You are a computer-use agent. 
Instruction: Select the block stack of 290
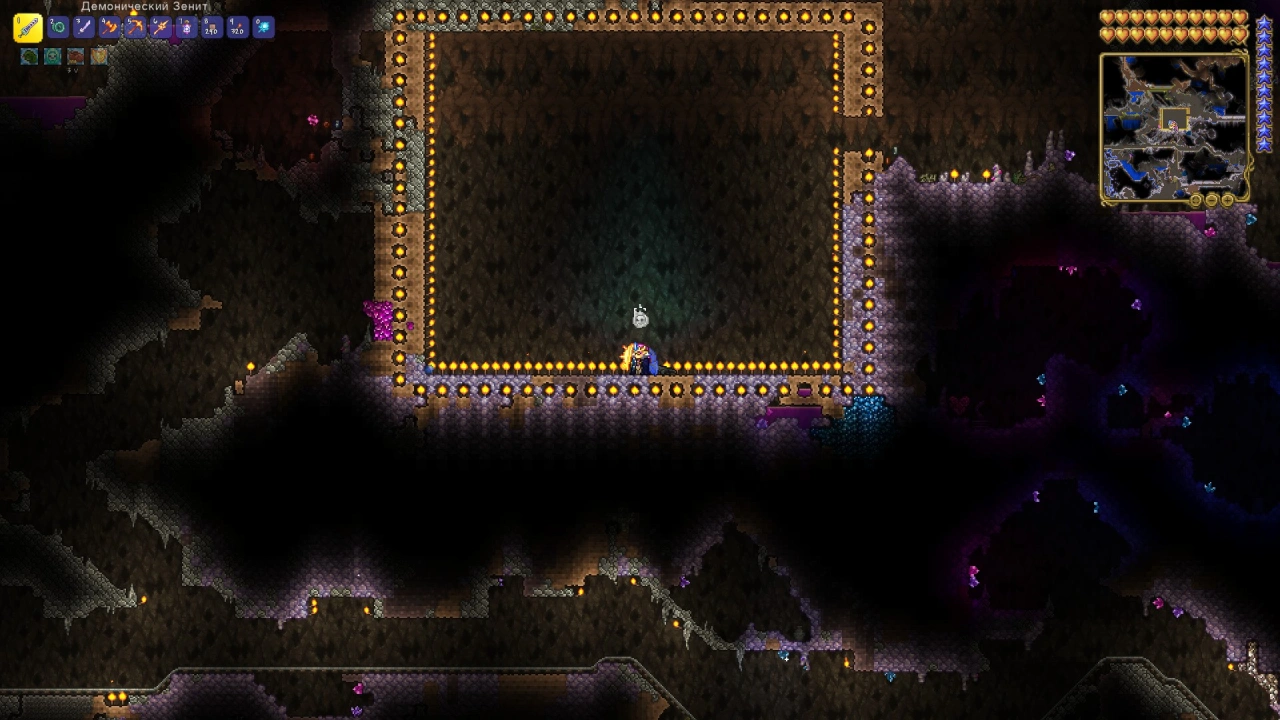(x=212, y=28)
